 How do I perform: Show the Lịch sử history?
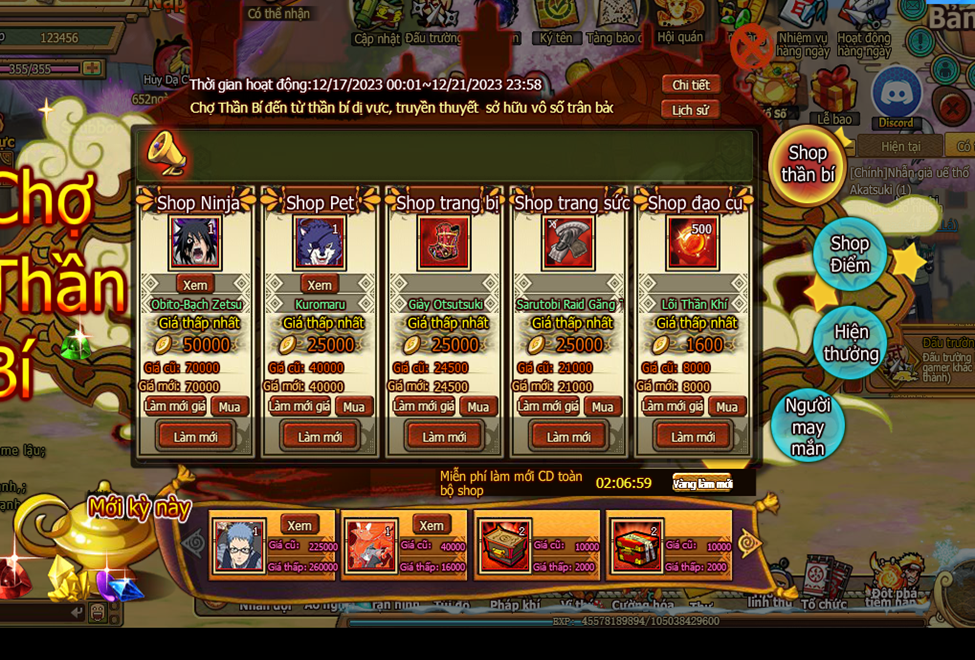pyautogui.click(x=690, y=110)
